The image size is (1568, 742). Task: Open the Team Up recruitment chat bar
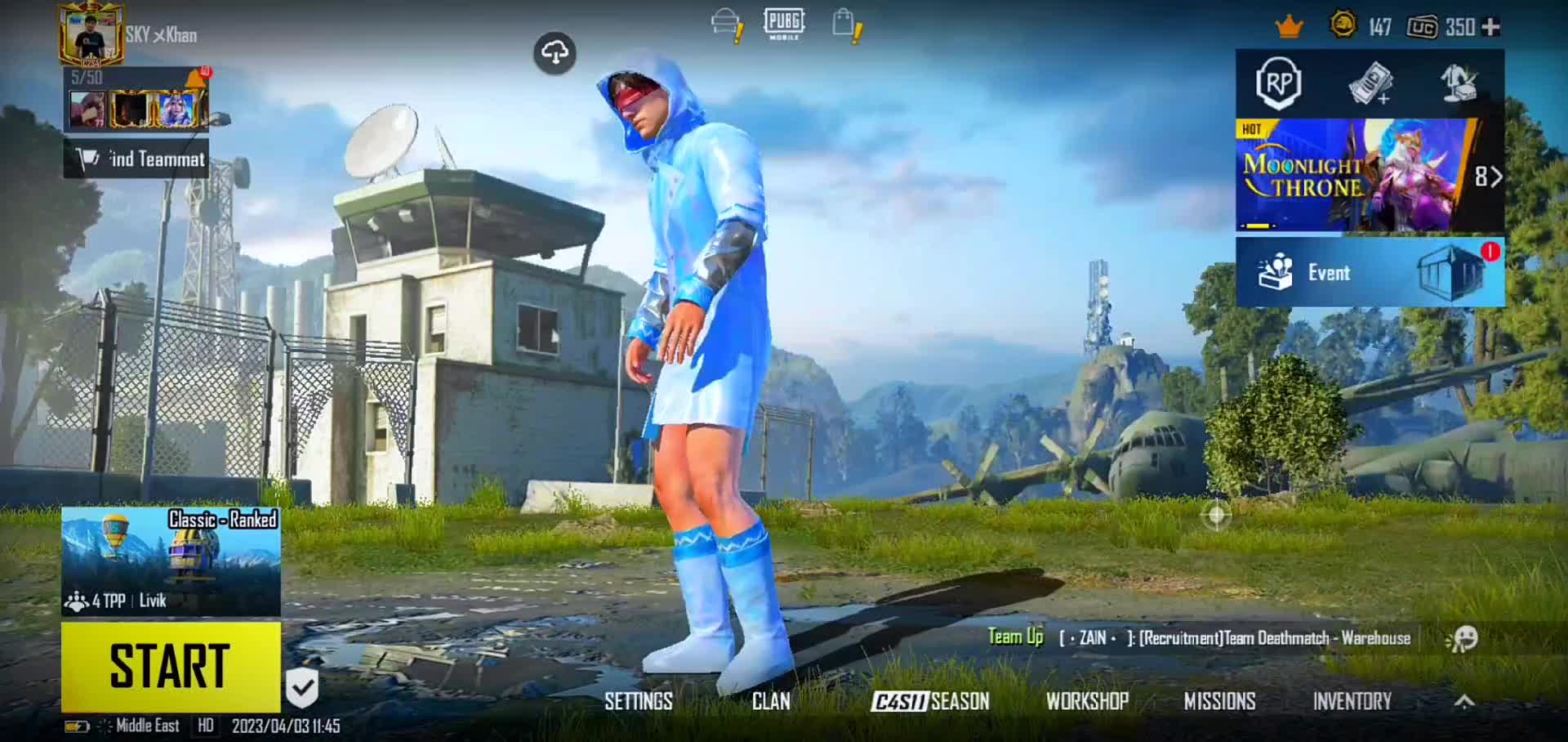coord(1199,638)
